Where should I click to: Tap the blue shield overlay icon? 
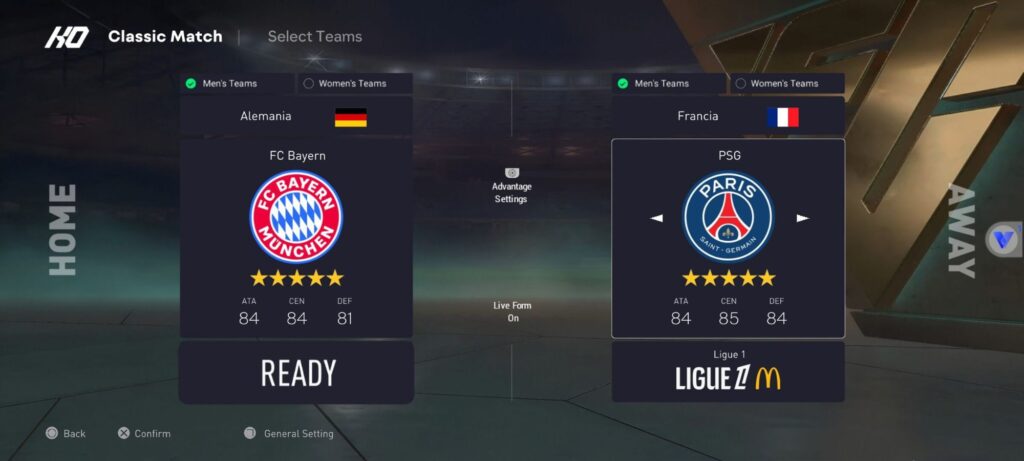coord(1003,240)
